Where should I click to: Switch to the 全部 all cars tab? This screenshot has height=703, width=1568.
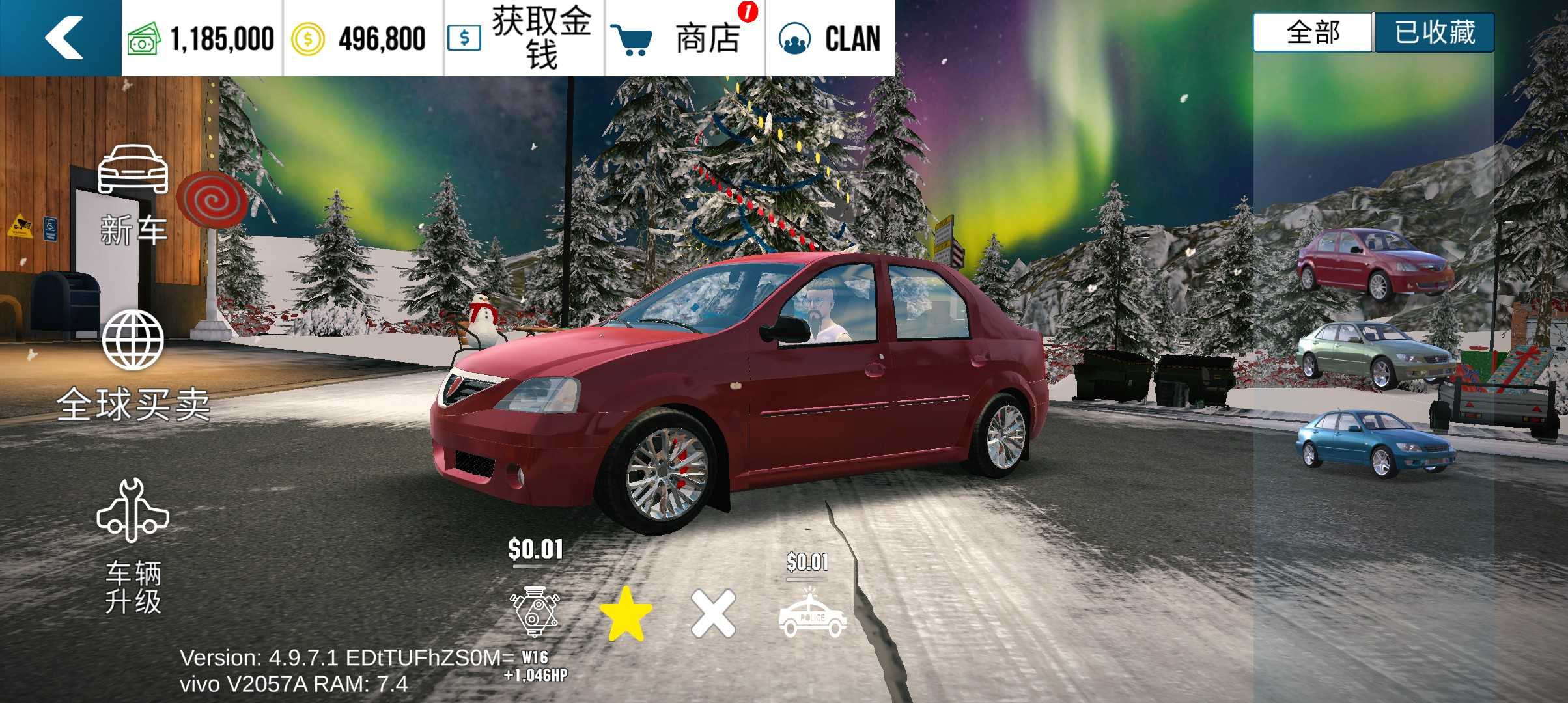(x=1313, y=33)
